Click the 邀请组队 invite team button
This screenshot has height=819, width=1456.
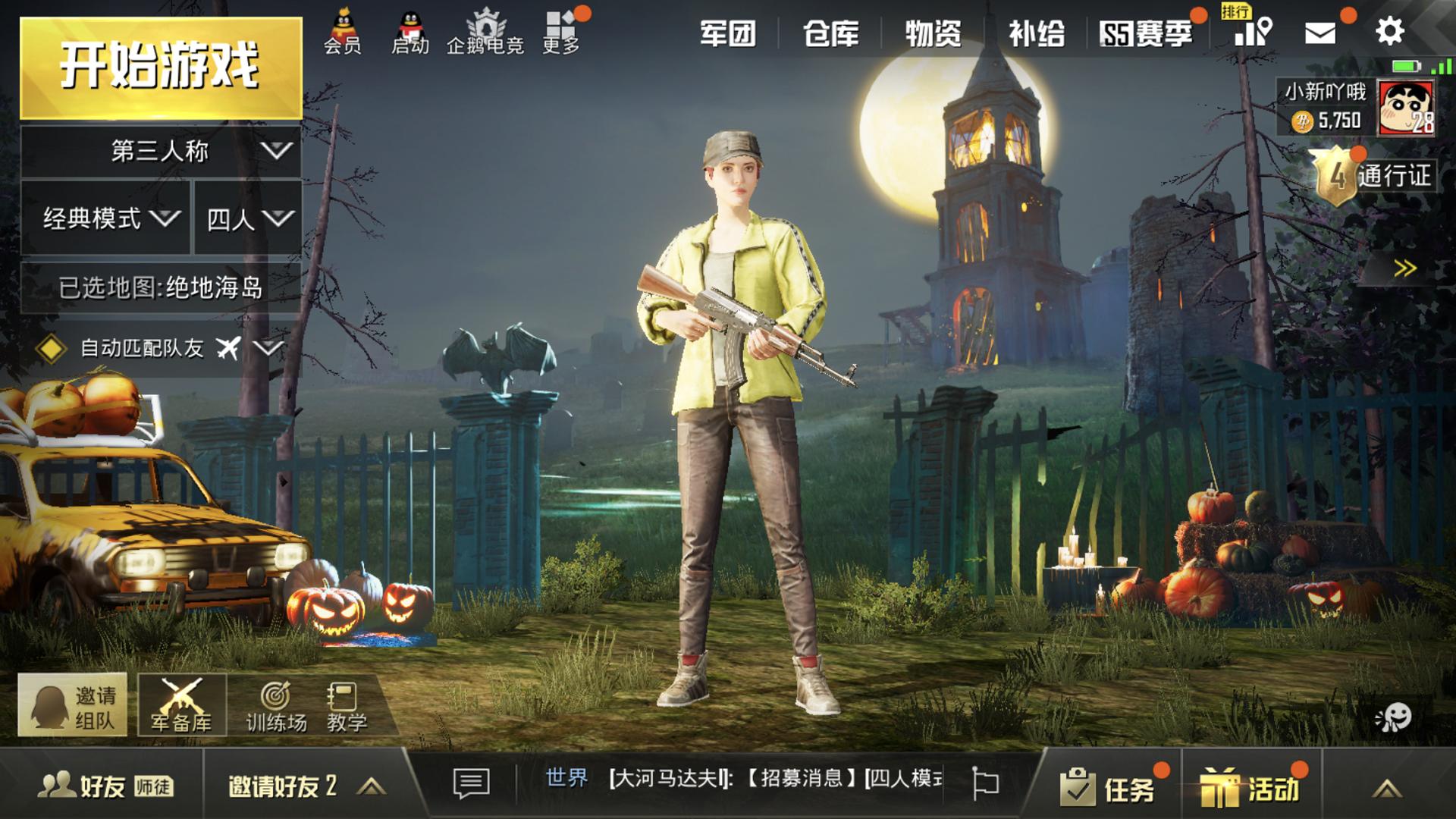73,706
